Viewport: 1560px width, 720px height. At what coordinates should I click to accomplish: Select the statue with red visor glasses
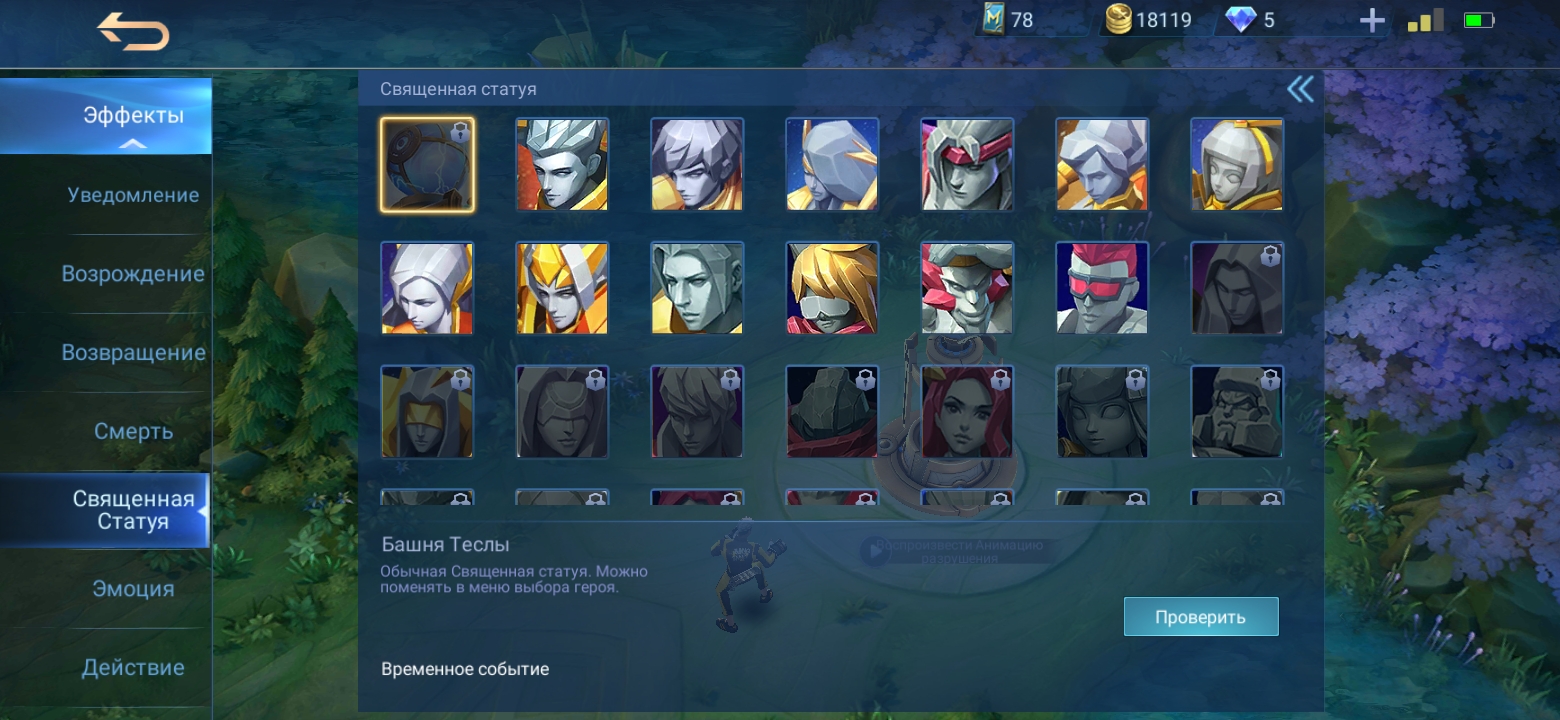pyautogui.click(x=1102, y=288)
